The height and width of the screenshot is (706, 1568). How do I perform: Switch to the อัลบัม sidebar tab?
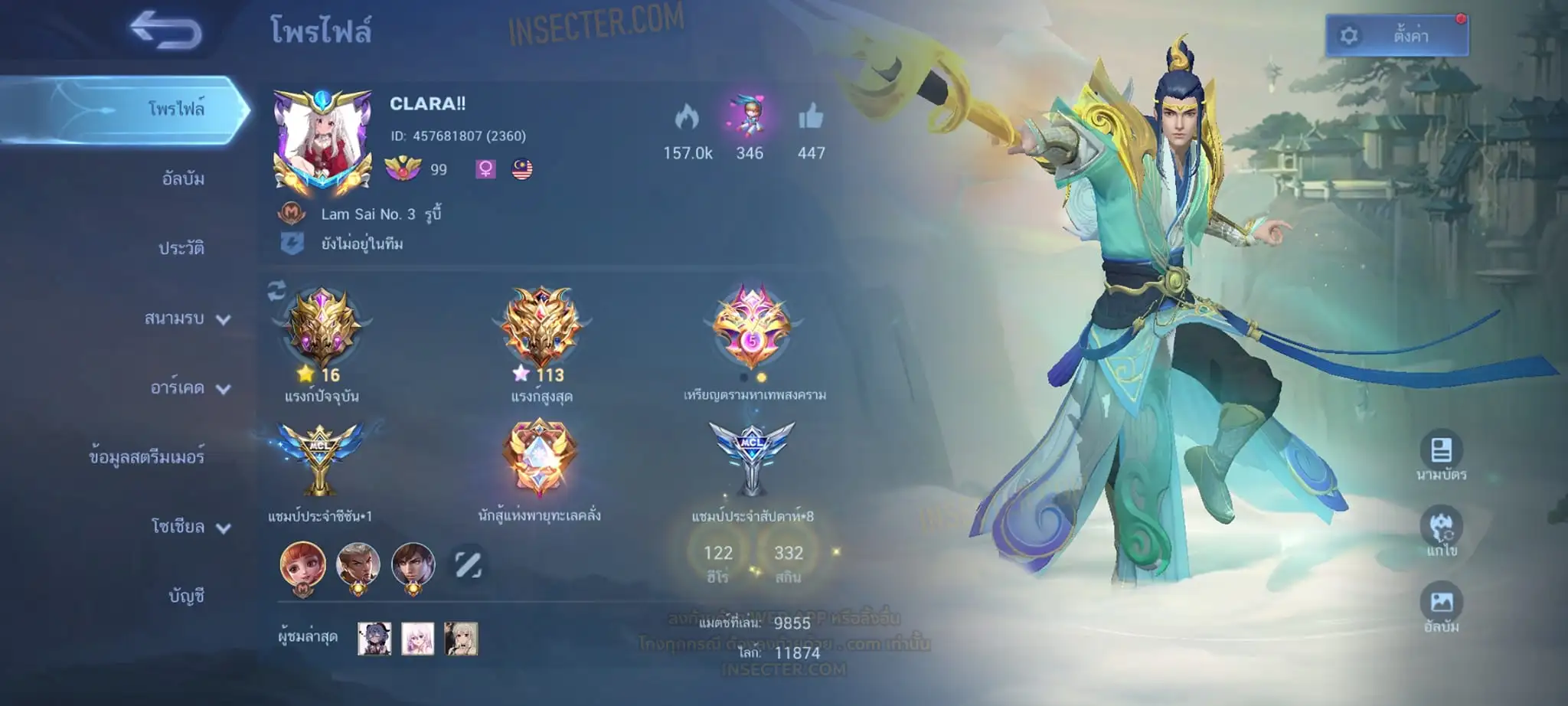183,179
